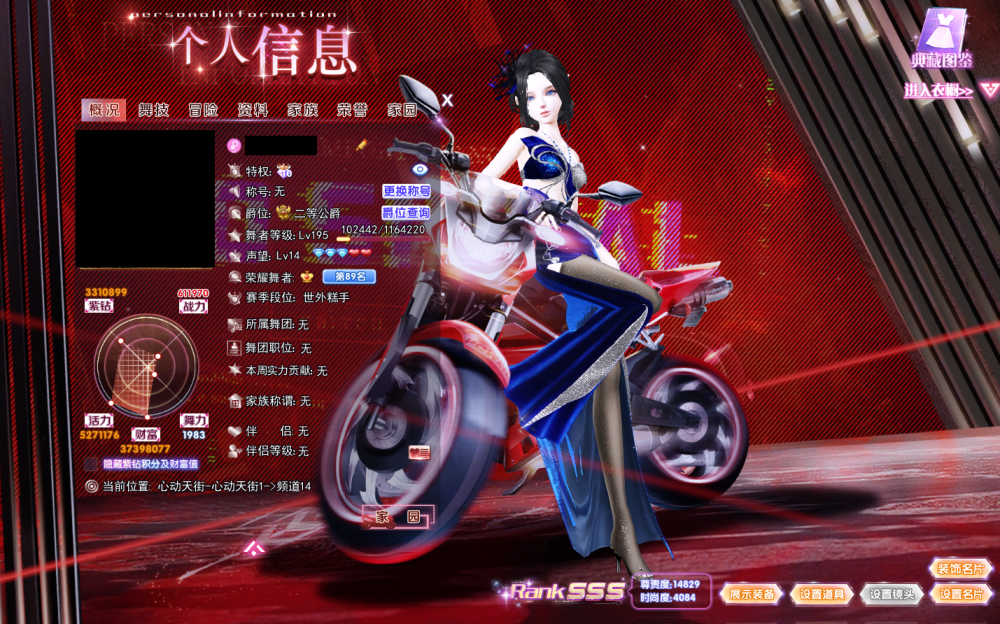Open 设置道具 item settings
Image resolution: width=1000 pixels, height=624 pixels.
point(822,594)
